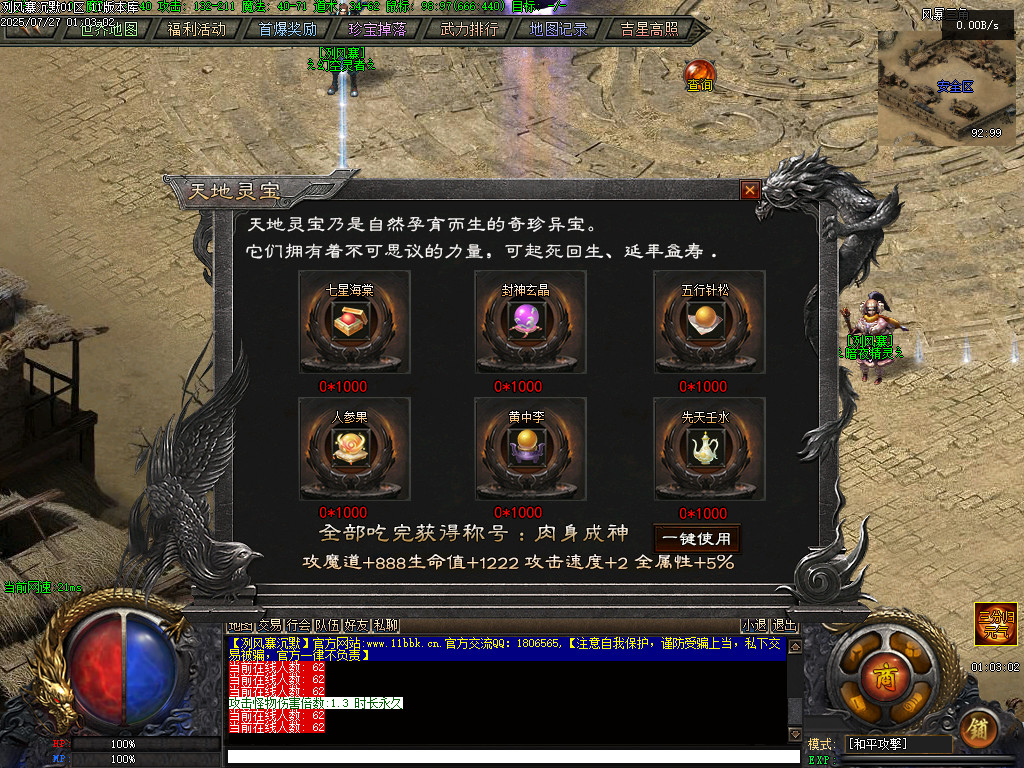The height and width of the screenshot is (768, 1024).
Task: Open the 吉星高照 menu
Action: point(648,29)
